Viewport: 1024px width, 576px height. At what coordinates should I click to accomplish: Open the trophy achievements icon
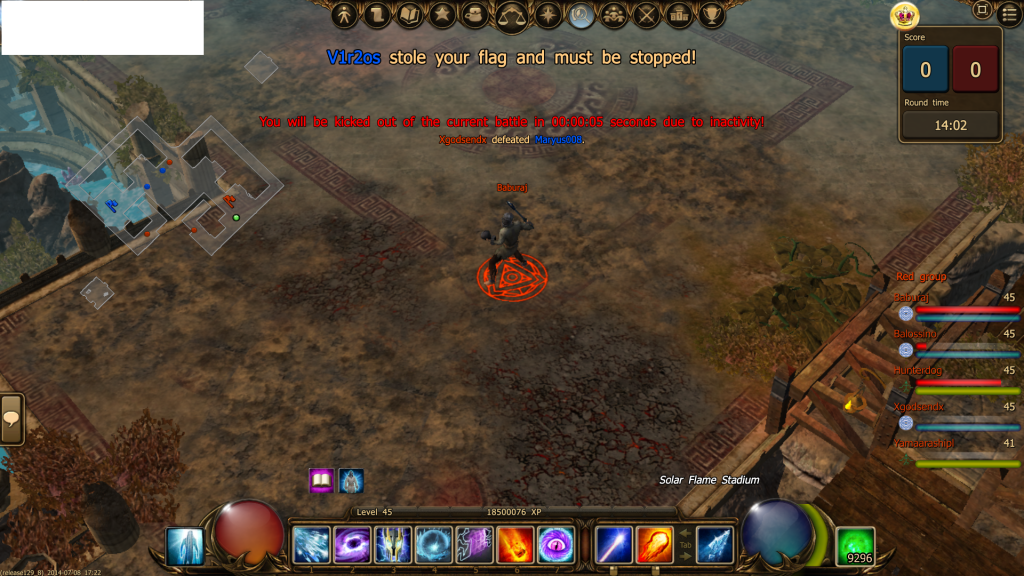coord(712,15)
